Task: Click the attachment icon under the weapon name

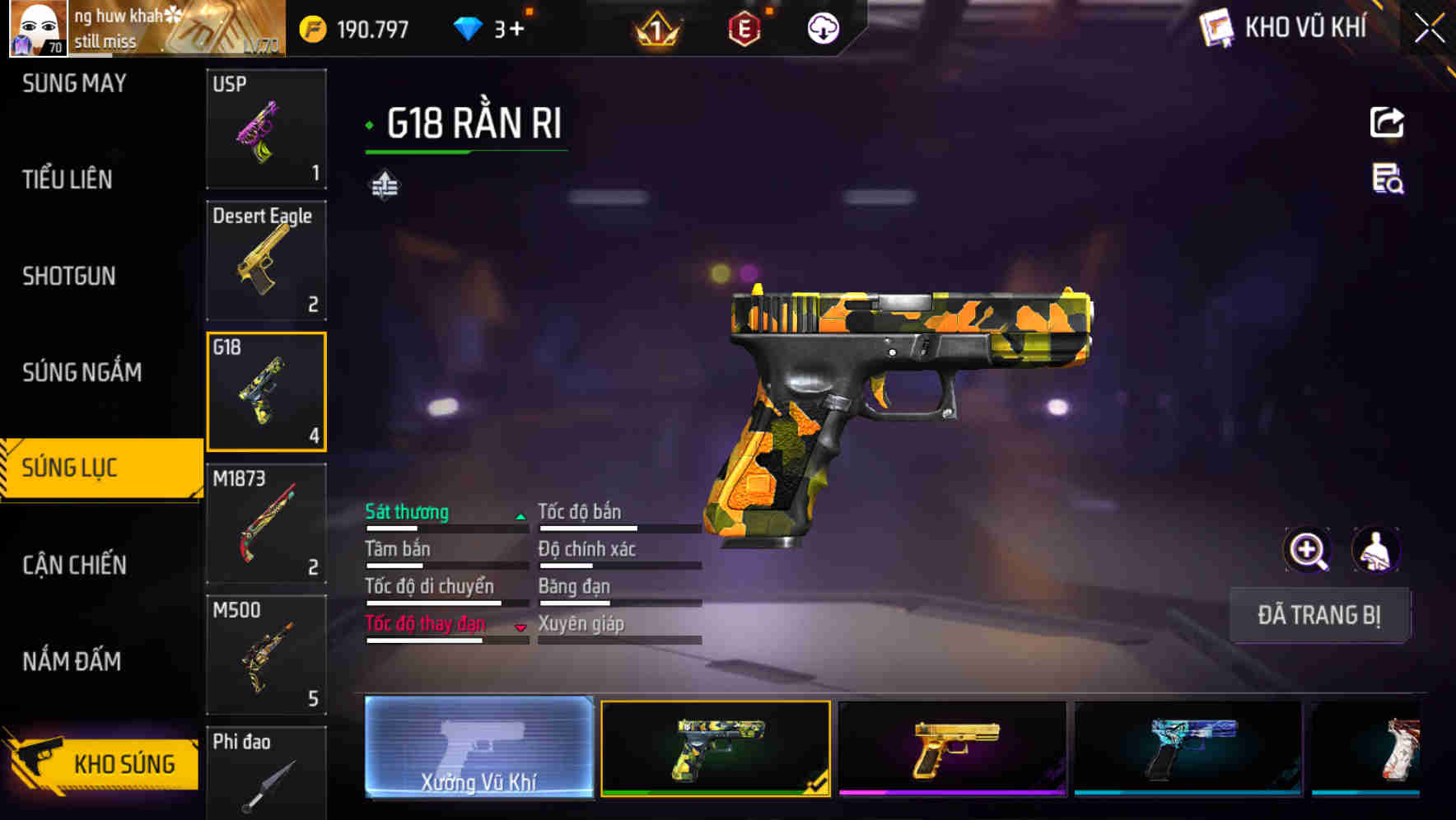Action: (383, 184)
